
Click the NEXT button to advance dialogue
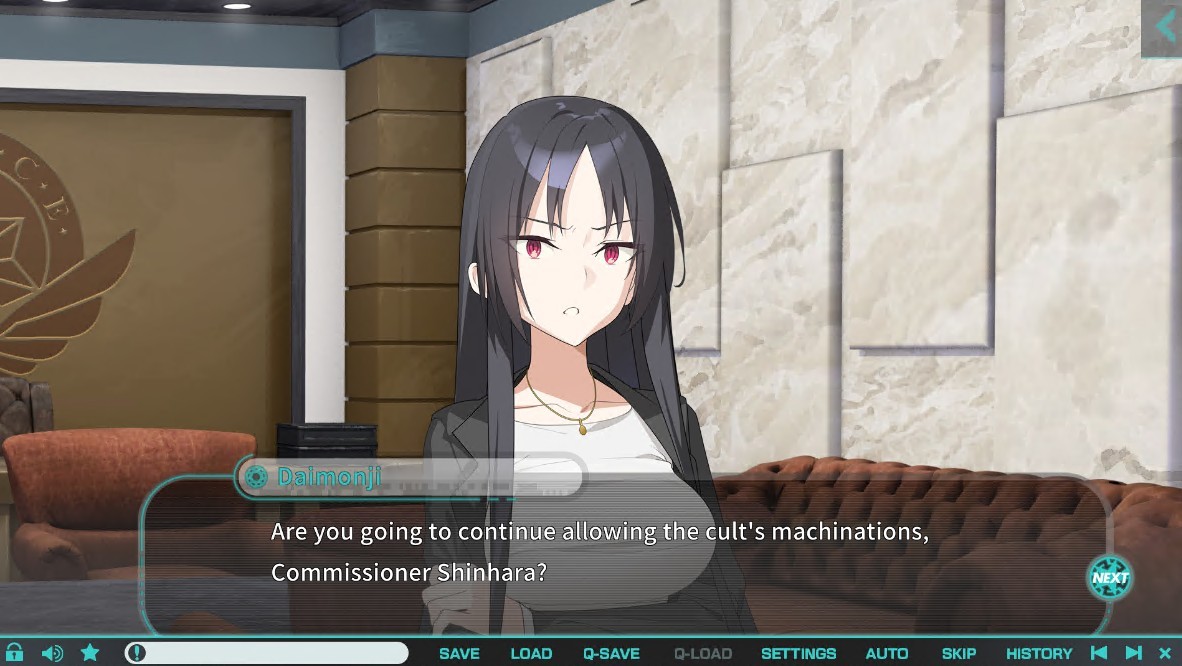(1109, 577)
